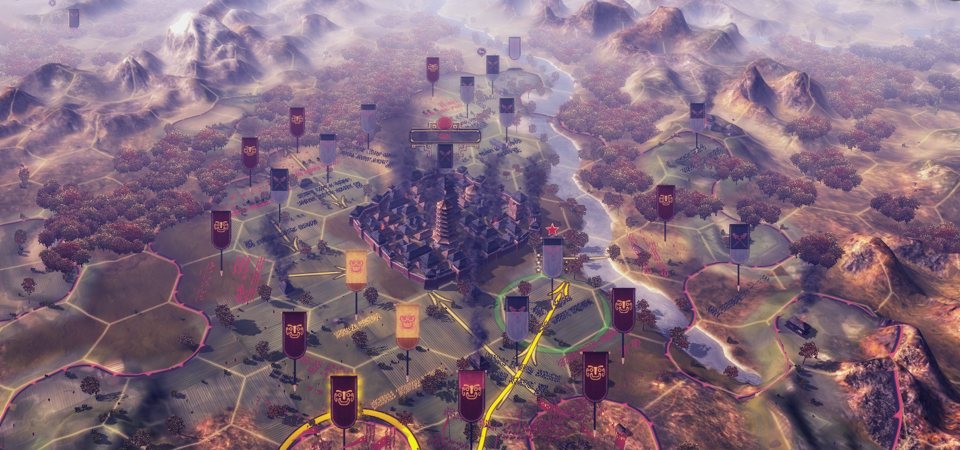Choose the grey banner beside the red star
This screenshot has height=450, width=960.
click(552, 257)
